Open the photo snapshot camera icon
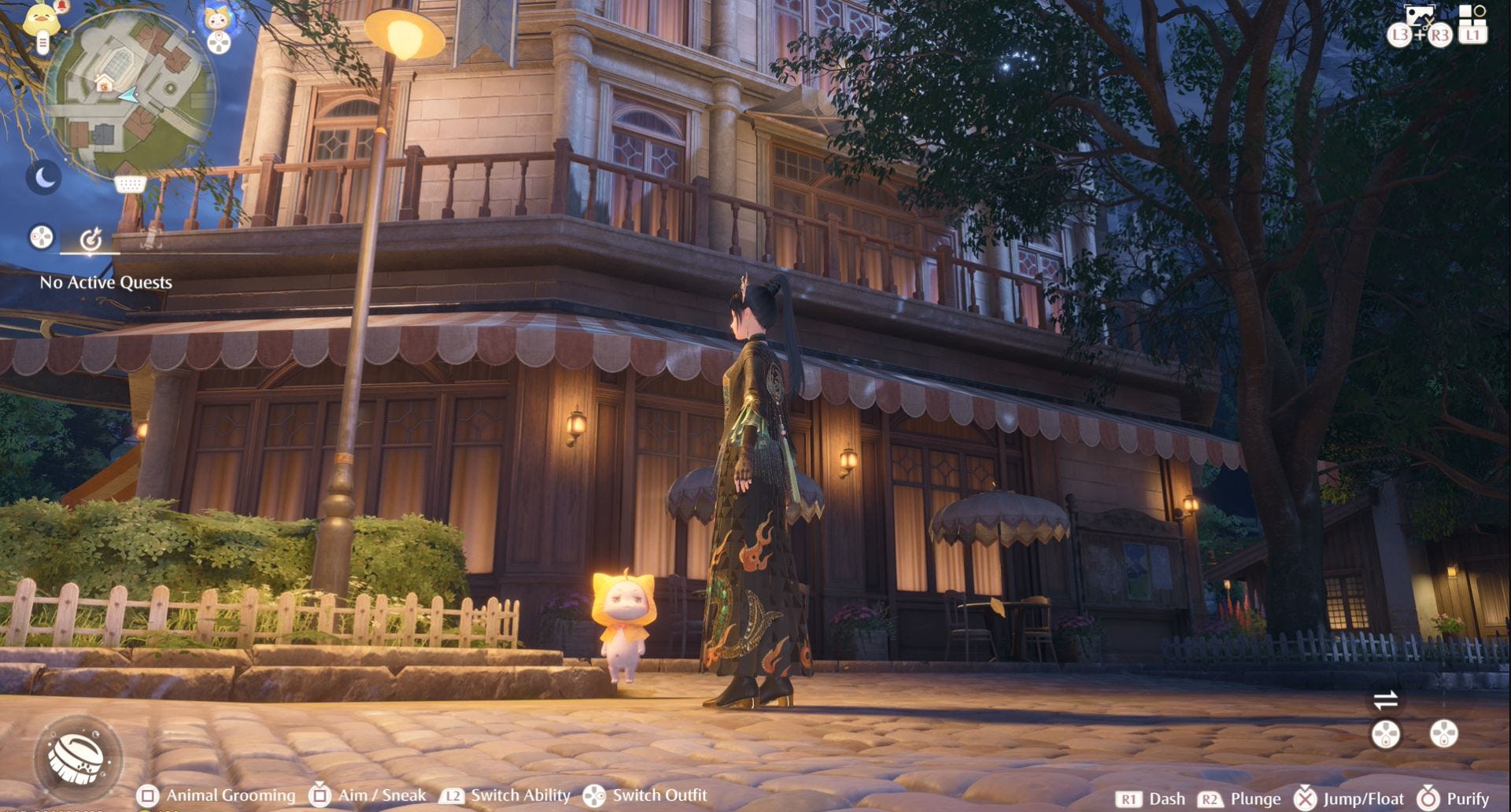This screenshot has width=1511, height=812. click(1419, 16)
